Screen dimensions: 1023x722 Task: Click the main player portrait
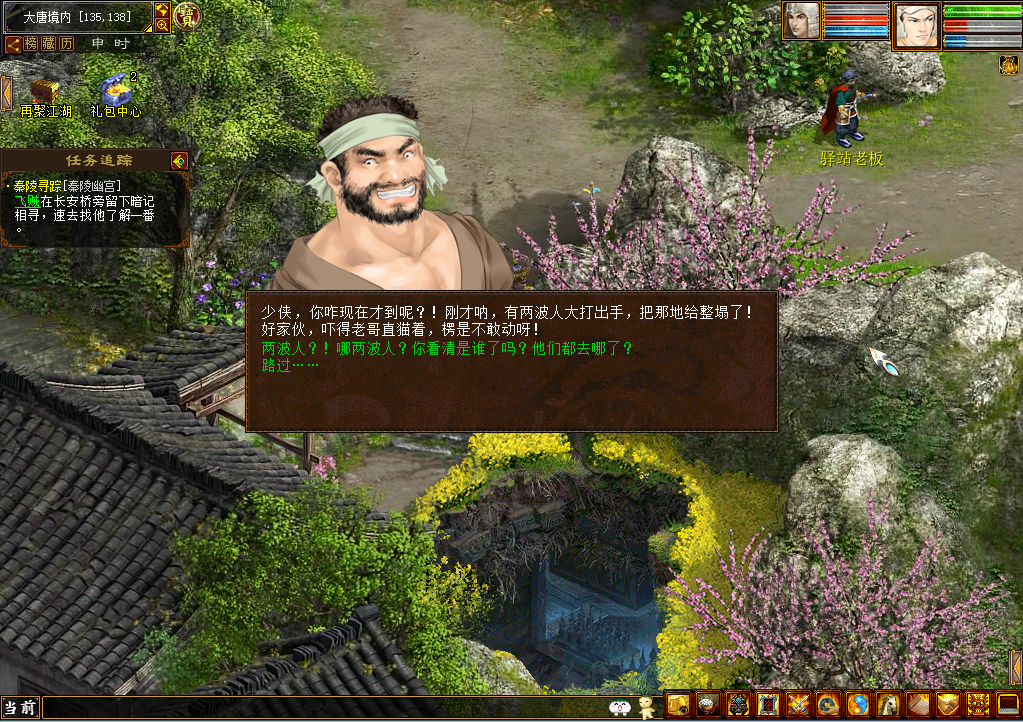pyautogui.click(x=917, y=25)
